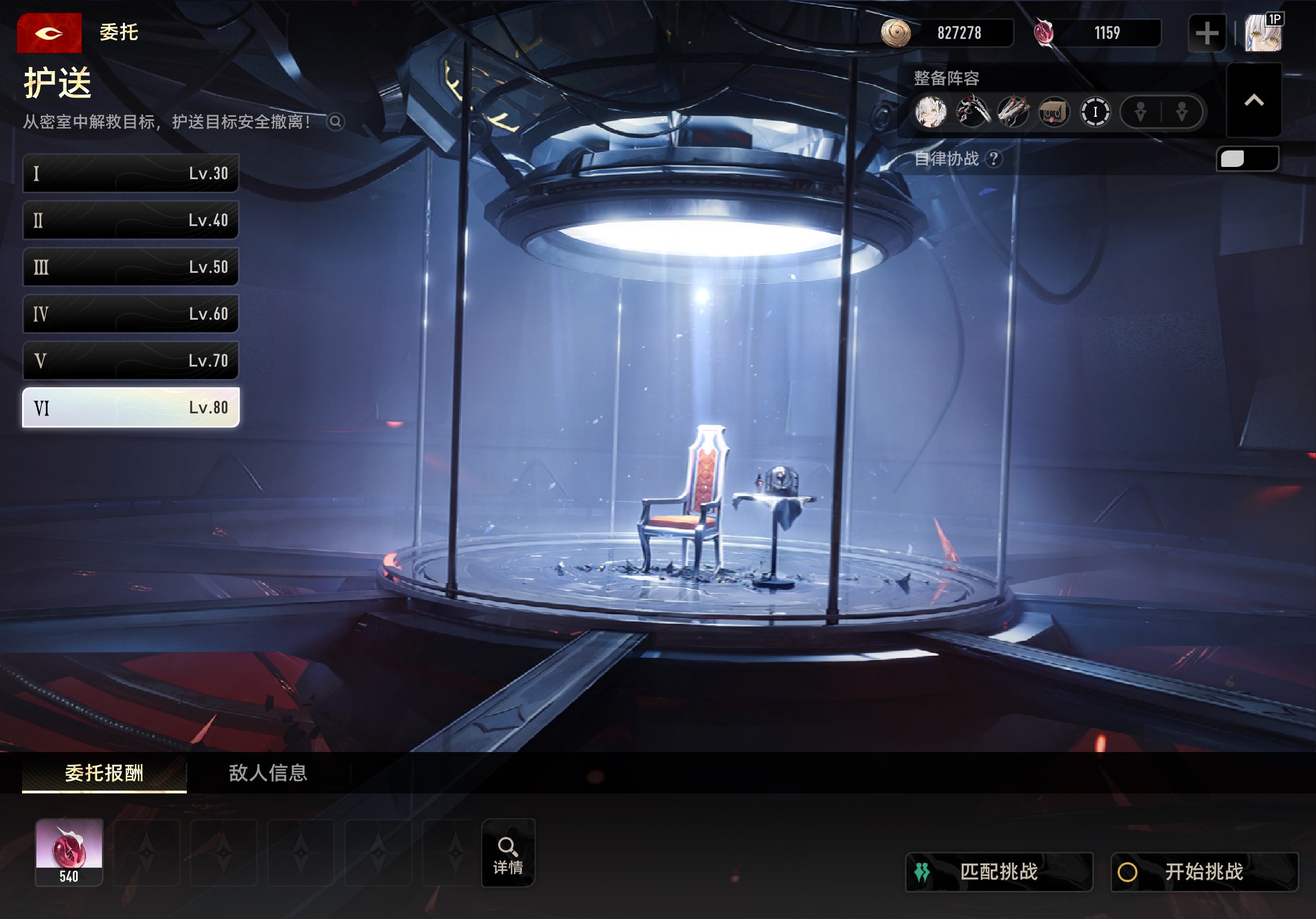Choose difficulty V Lv.70

pos(131,361)
